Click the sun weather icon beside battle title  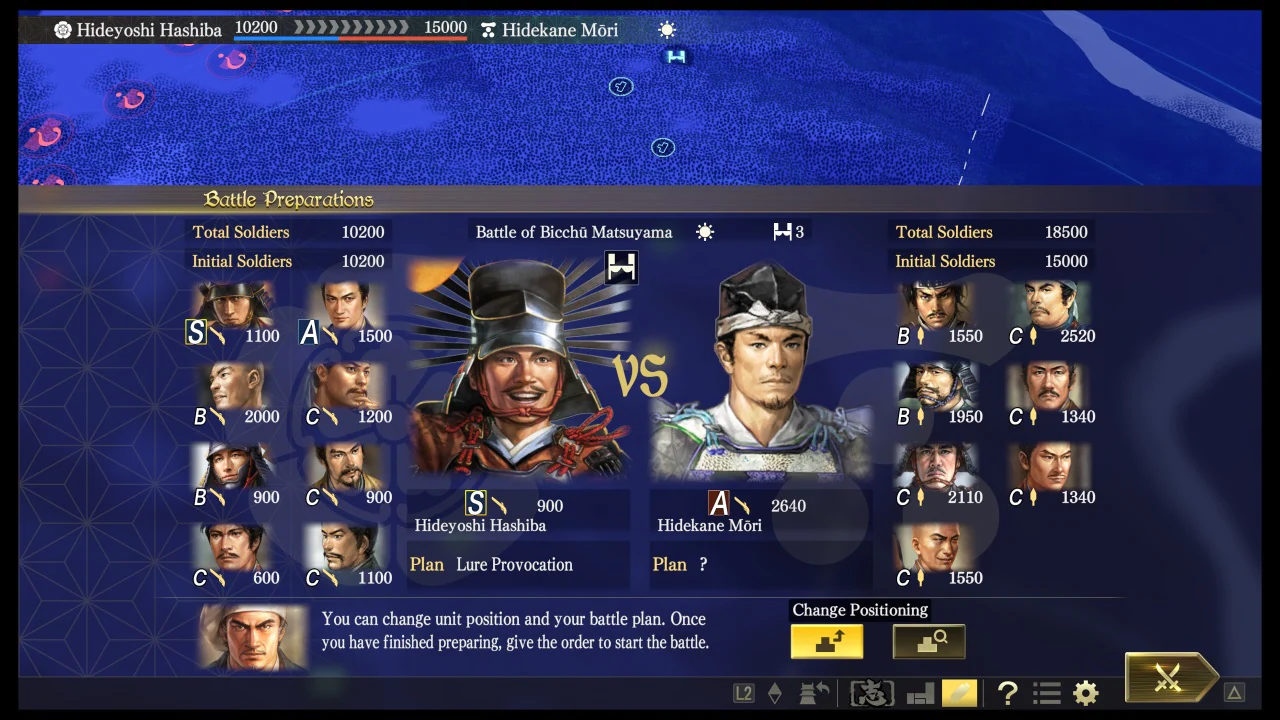[x=705, y=232]
